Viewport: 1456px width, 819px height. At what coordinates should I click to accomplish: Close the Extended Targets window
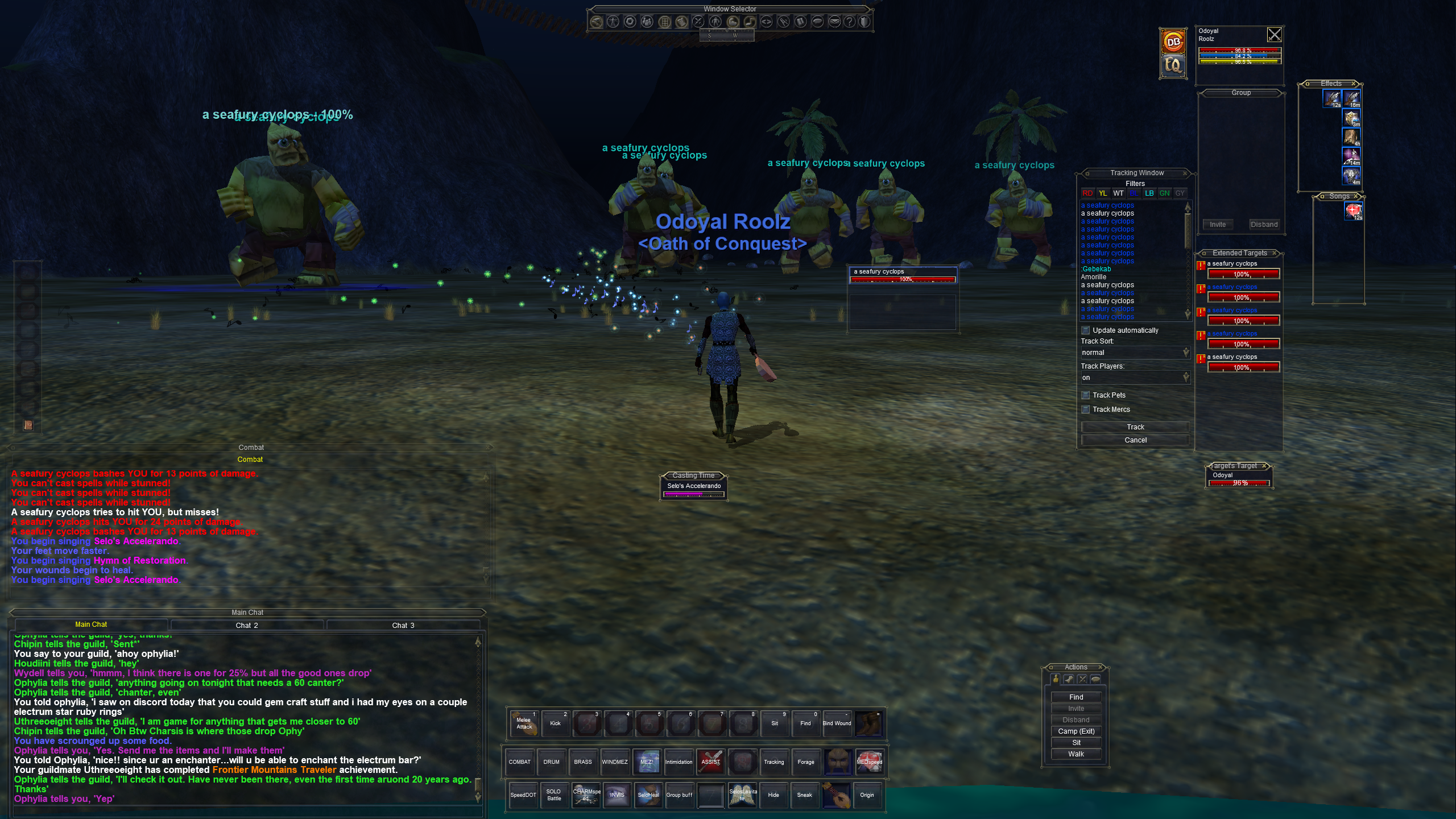pos(1275,253)
